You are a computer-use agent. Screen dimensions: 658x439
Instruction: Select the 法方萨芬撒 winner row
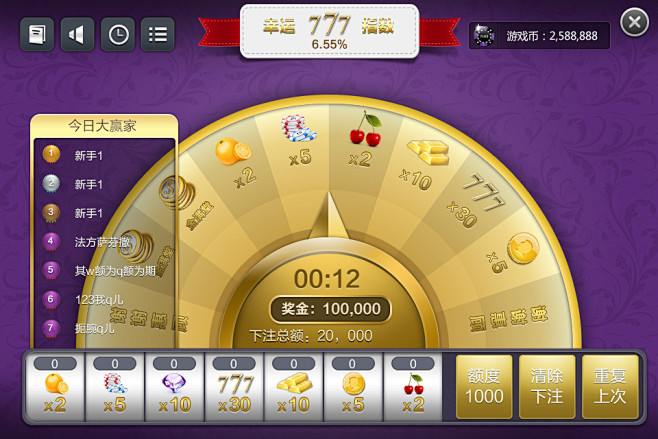coord(104,241)
